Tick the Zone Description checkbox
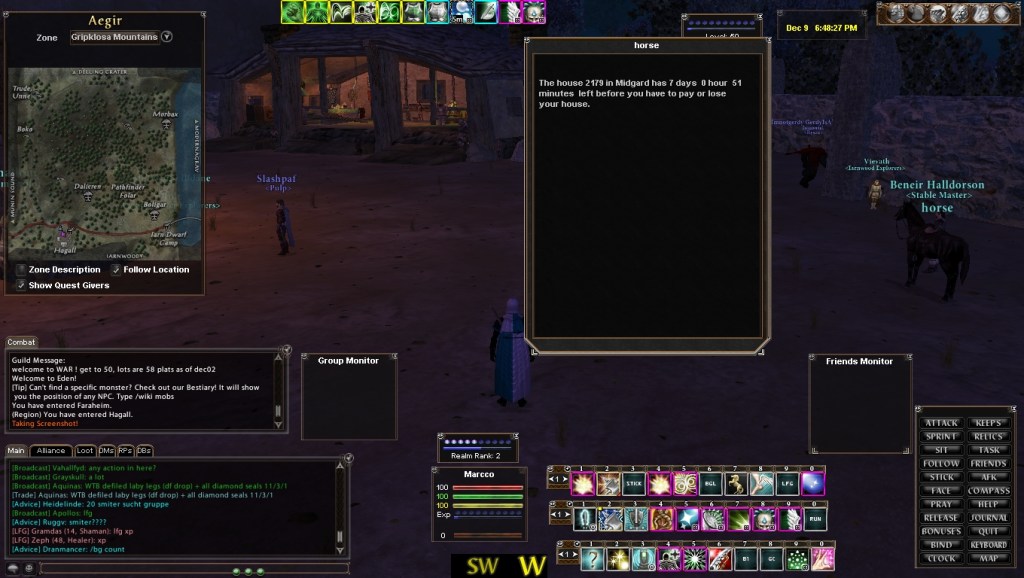The height and width of the screenshot is (578, 1024). coord(21,269)
